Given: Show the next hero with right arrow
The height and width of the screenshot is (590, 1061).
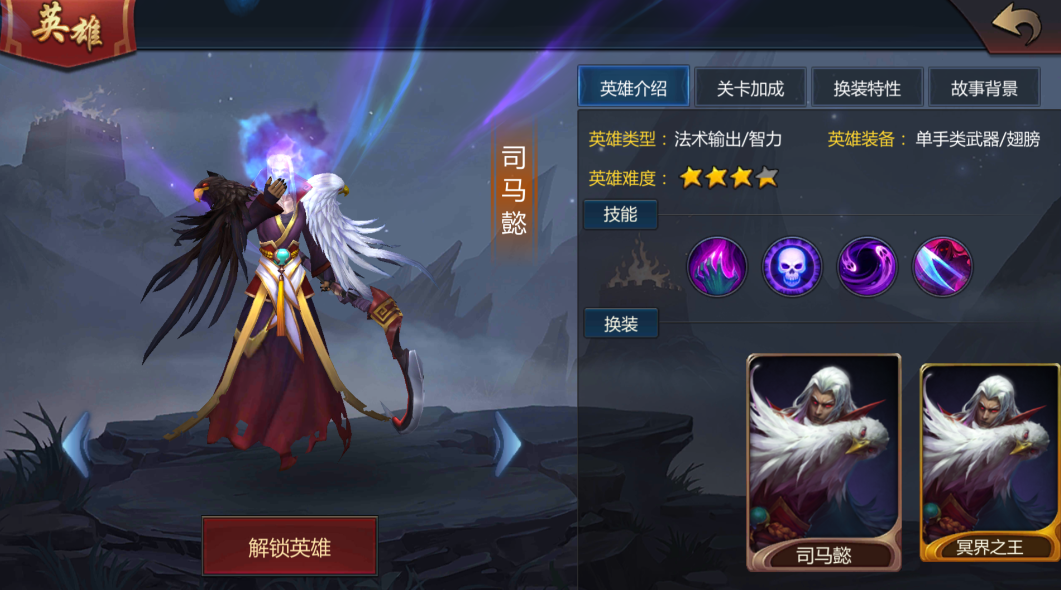Looking at the screenshot, I should [x=508, y=444].
